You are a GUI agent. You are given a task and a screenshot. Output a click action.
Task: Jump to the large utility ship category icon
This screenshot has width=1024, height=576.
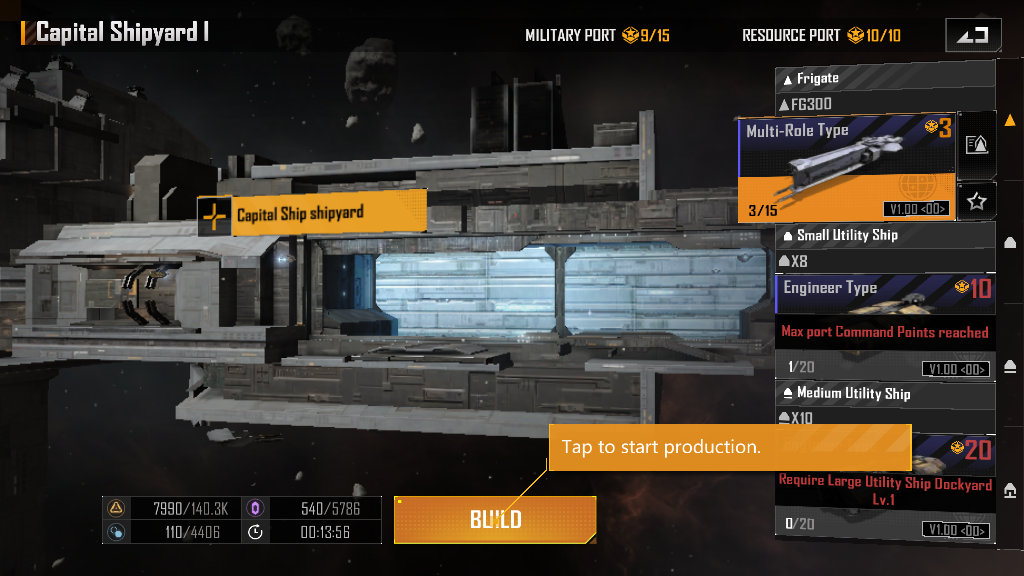coord(1010,489)
